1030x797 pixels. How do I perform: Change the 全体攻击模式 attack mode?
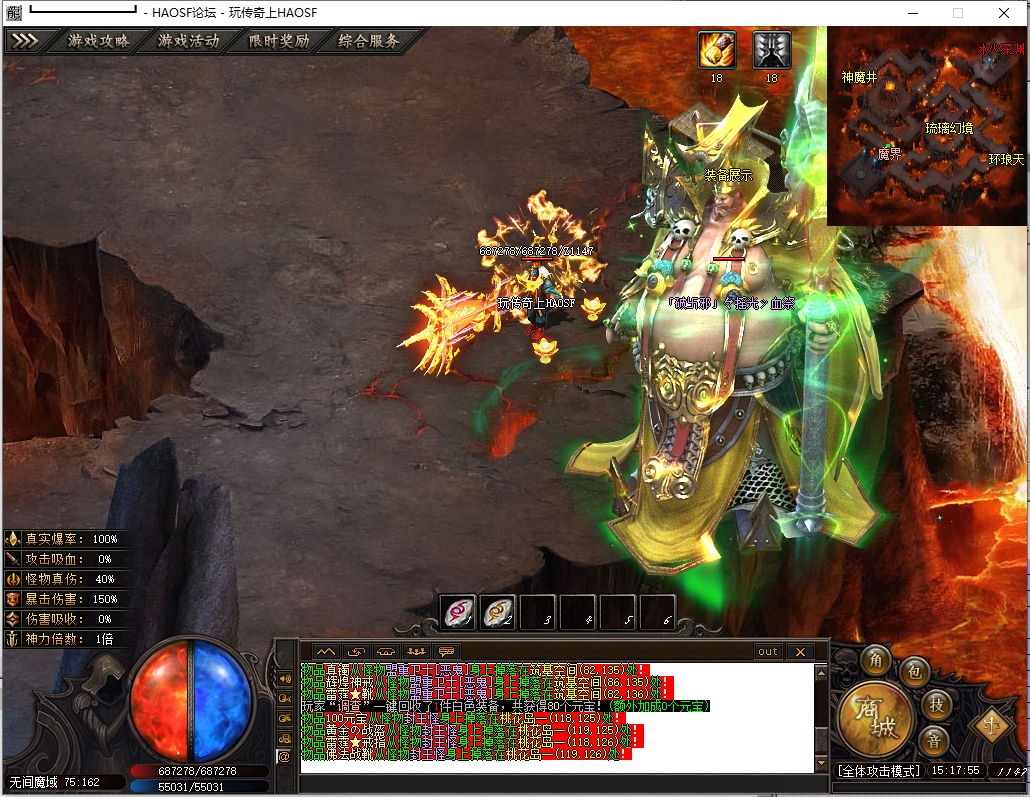coord(878,771)
